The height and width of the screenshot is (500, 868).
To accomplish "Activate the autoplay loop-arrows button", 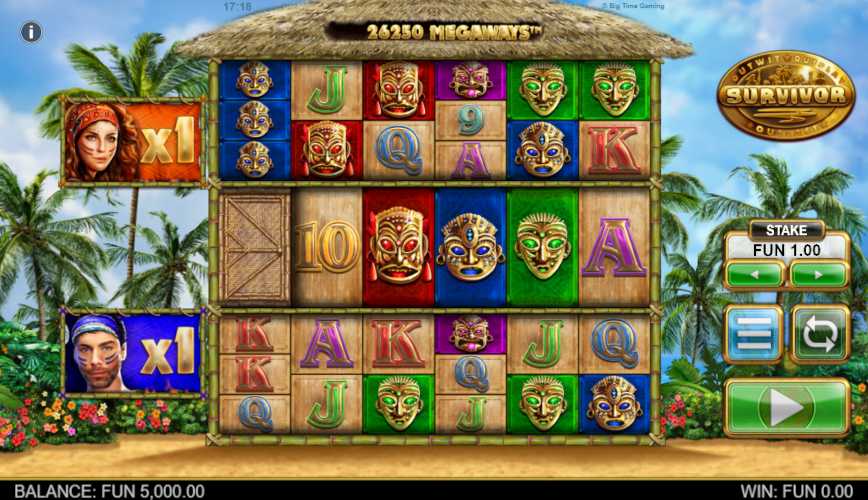I will coord(820,333).
